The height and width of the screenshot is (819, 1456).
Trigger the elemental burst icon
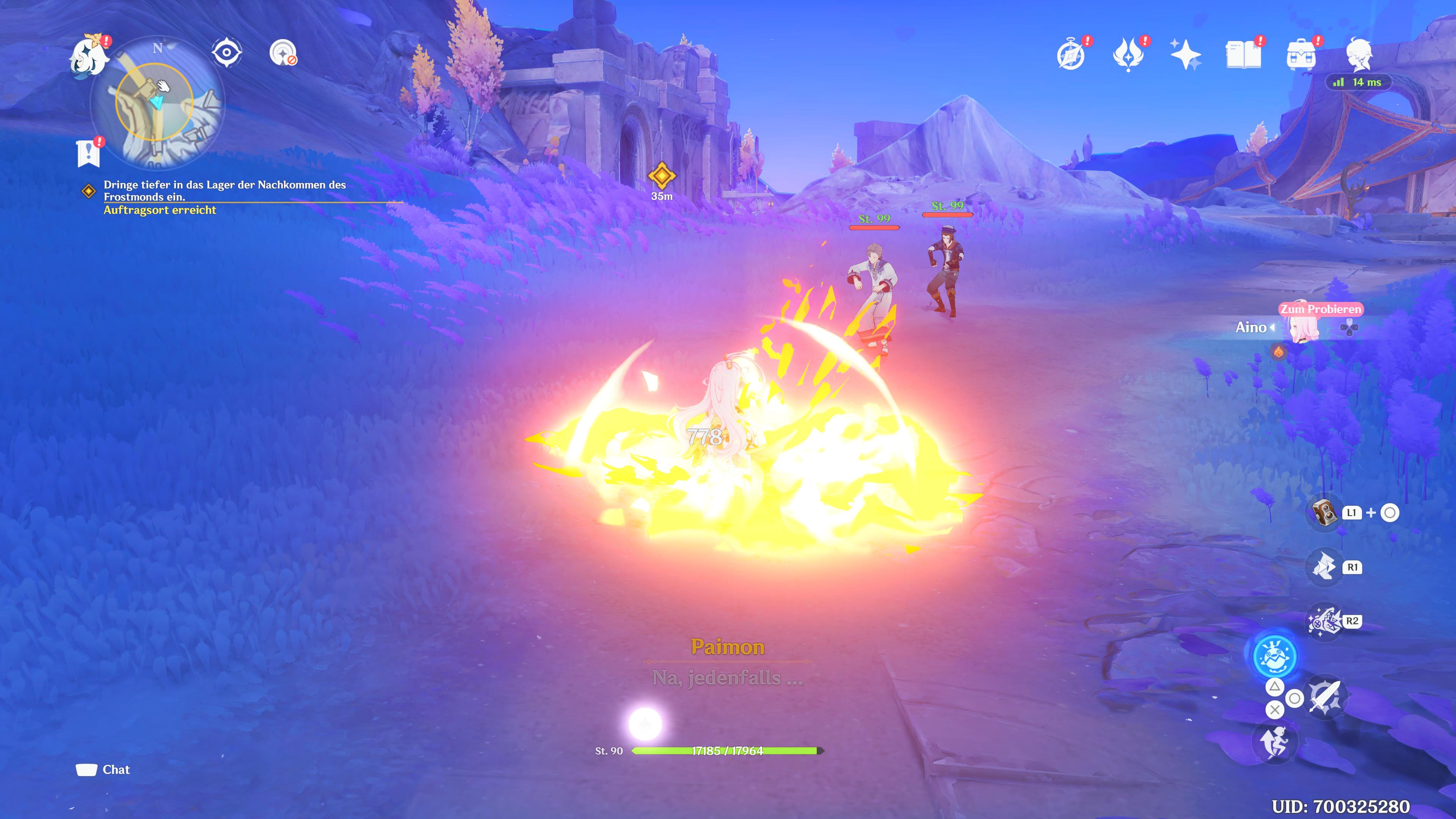tap(1324, 621)
